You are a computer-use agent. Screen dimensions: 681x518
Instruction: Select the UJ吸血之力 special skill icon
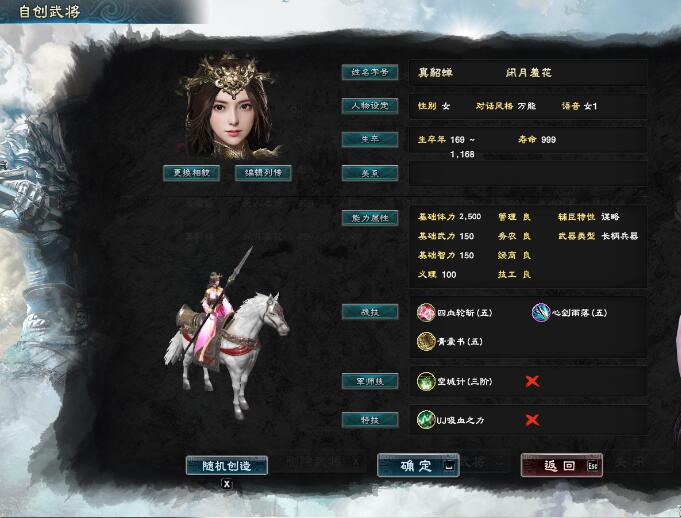[x=426, y=420]
